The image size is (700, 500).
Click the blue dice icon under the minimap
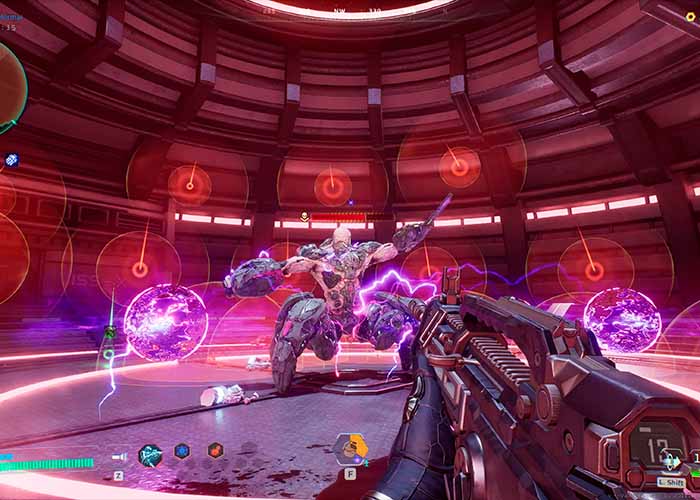[11, 160]
